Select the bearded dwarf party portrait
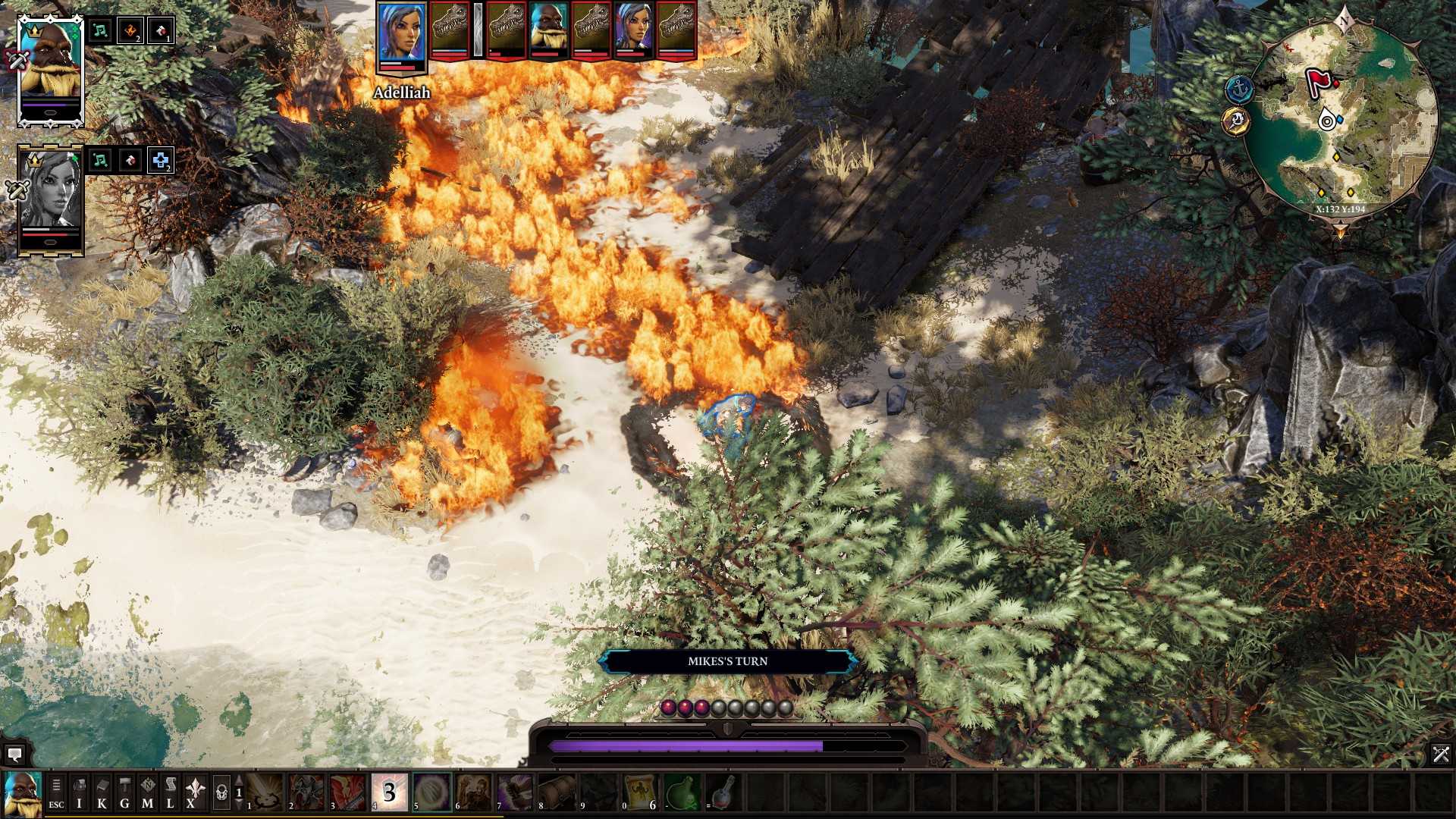The image size is (1456, 819). point(50,70)
